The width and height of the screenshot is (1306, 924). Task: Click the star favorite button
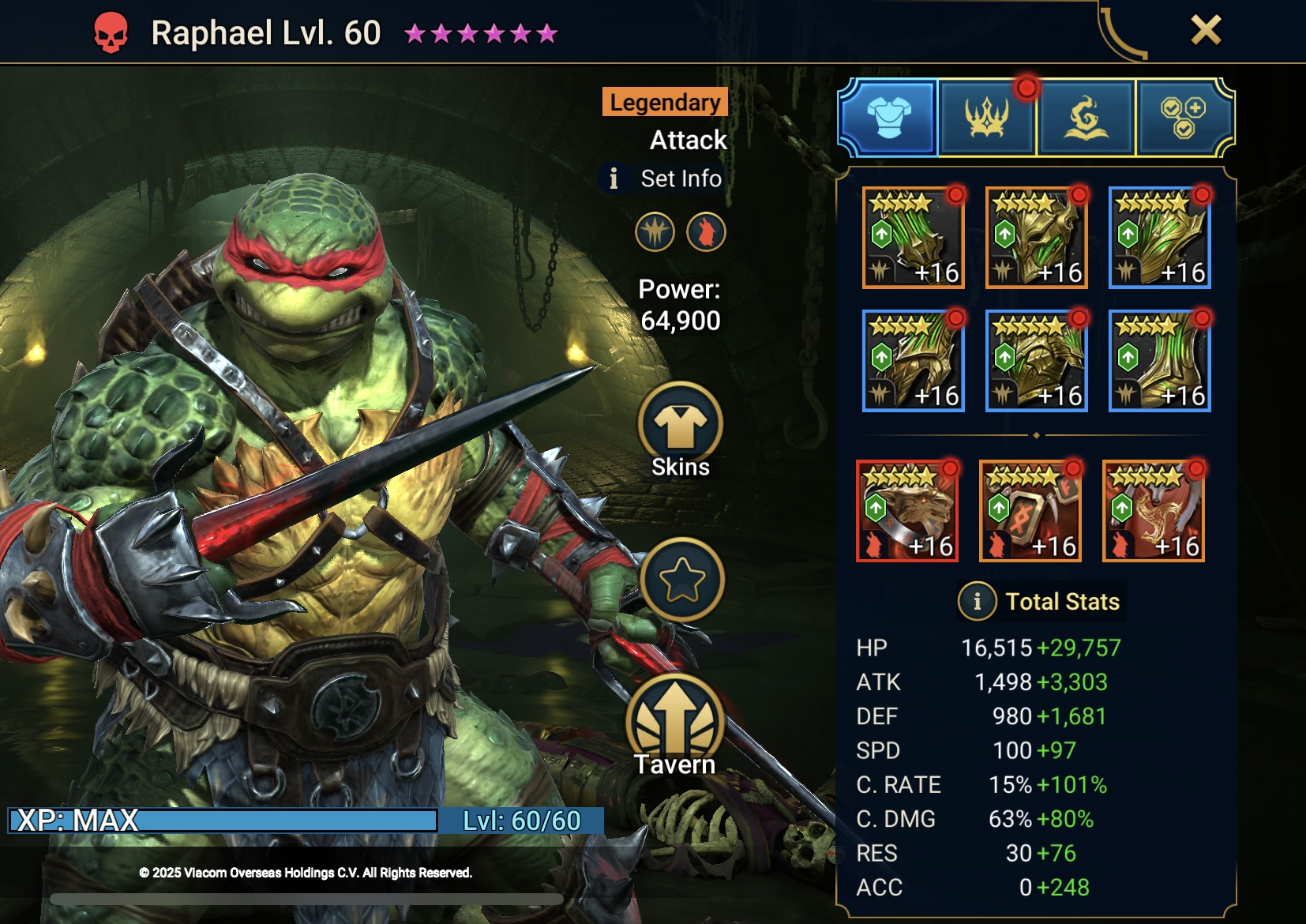tap(682, 580)
